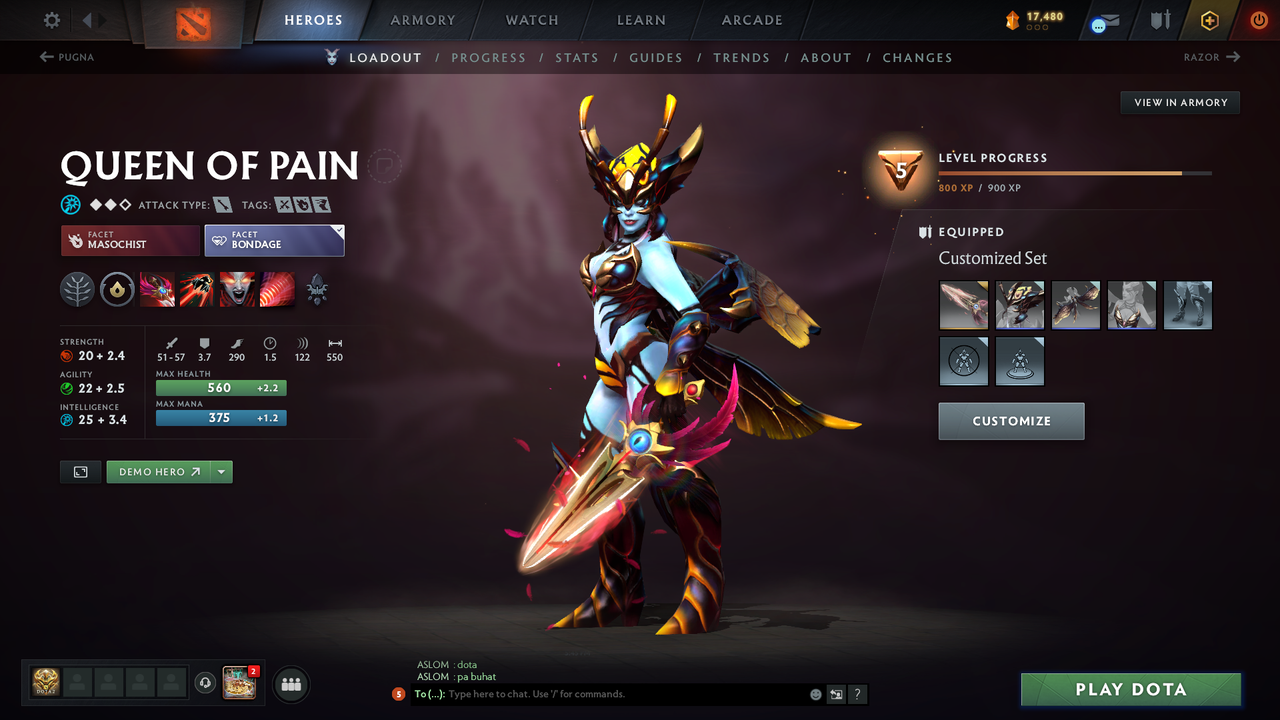Screen dimensions: 1280x720
Task: Switch to the Stats tab
Action: click(577, 57)
